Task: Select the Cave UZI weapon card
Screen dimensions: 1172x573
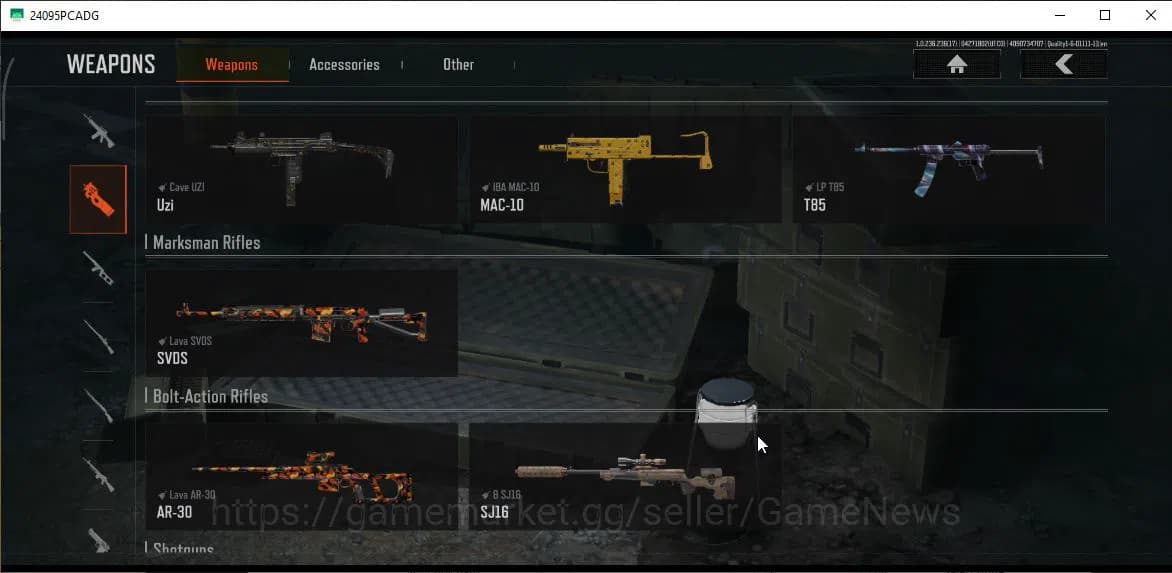Action: (x=301, y=170)
